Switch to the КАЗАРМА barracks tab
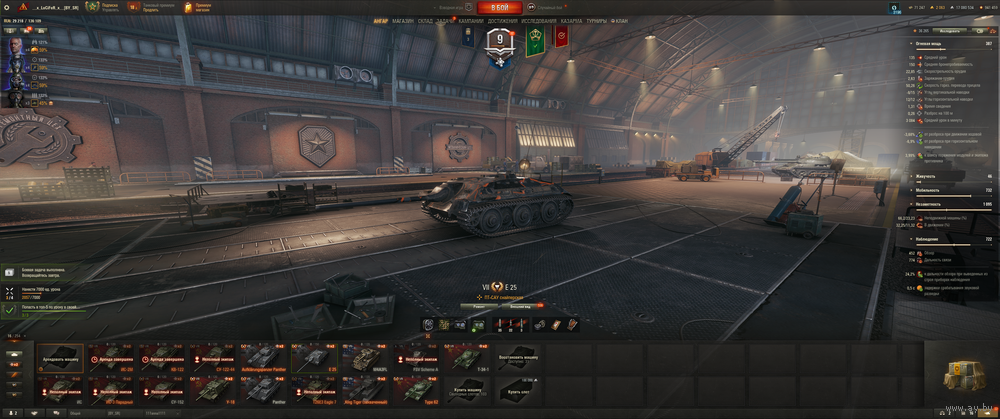Viewport: 1000px width, 419px height. 572,20
